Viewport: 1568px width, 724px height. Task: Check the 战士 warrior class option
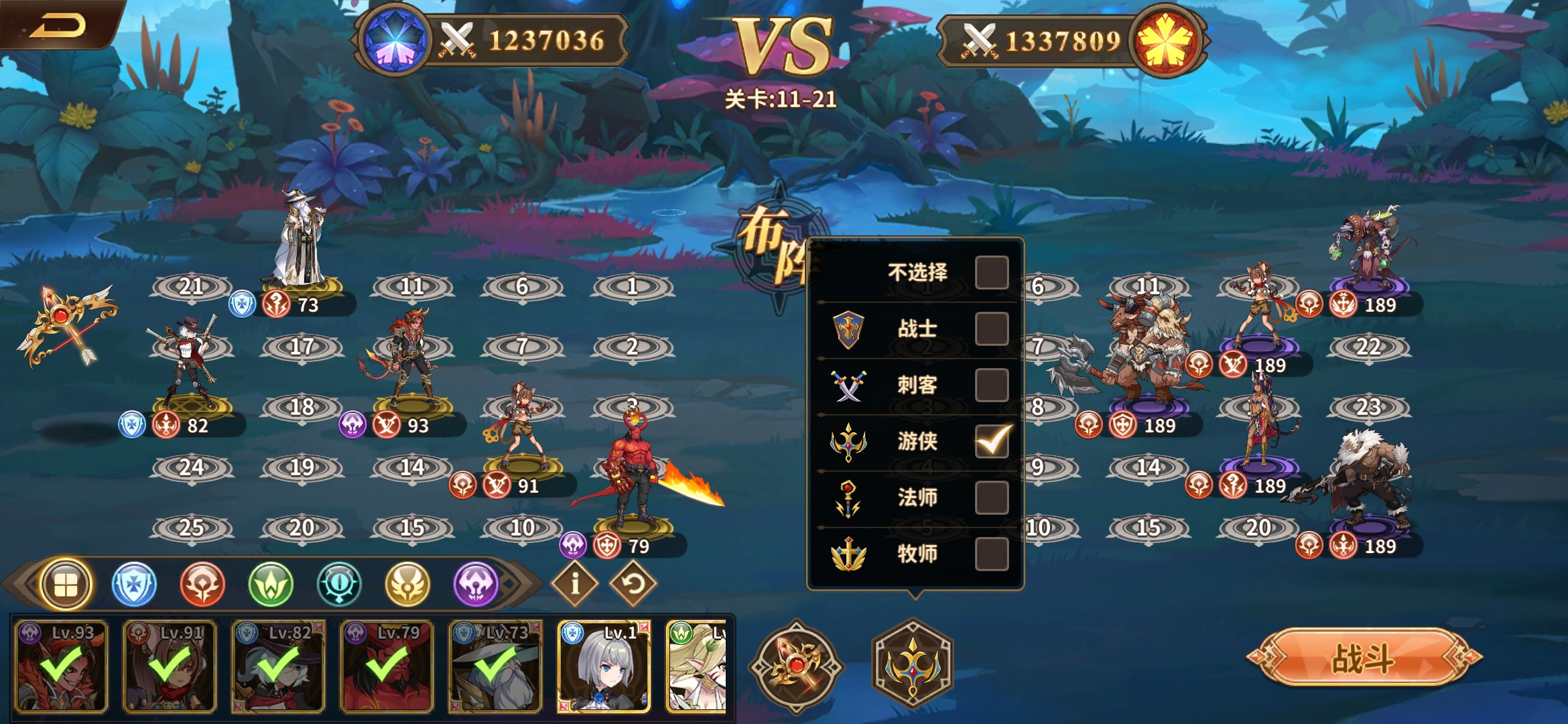992,328
